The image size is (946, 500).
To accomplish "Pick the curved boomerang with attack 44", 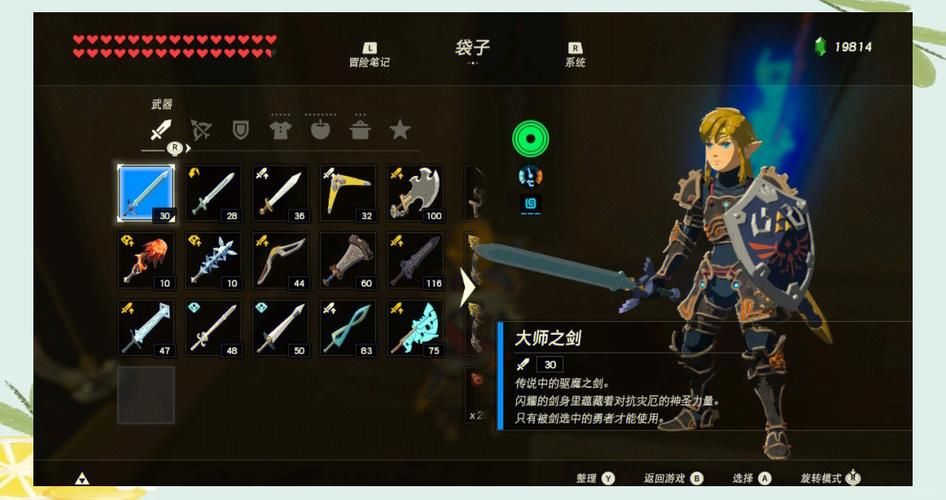I will click(281, 261).
